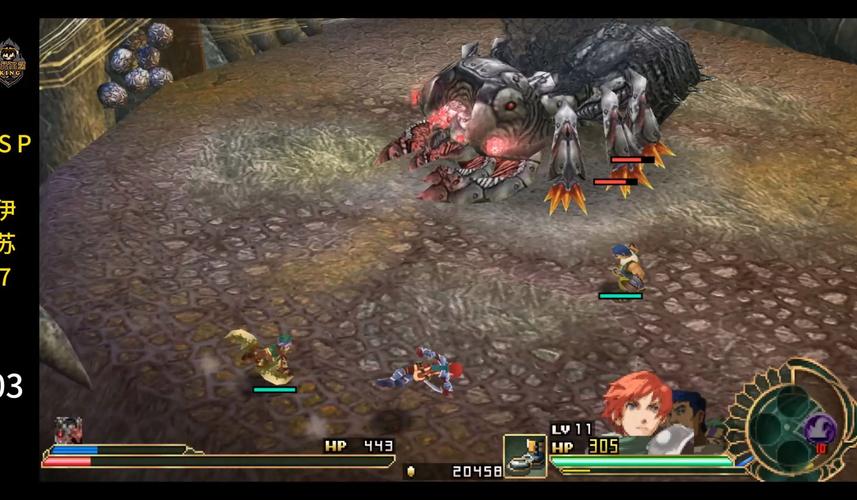Activate the purple skill icon on the wheel
857x500 pixels.
[818, 429]
